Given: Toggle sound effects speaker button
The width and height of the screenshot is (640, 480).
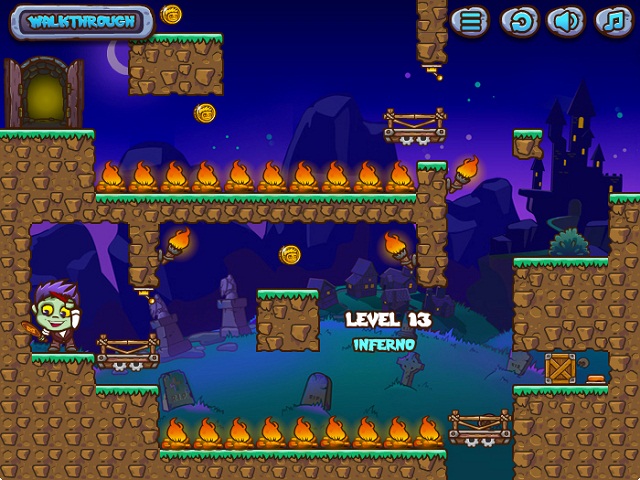Looking at the screenshot, I should pos(566,20).
